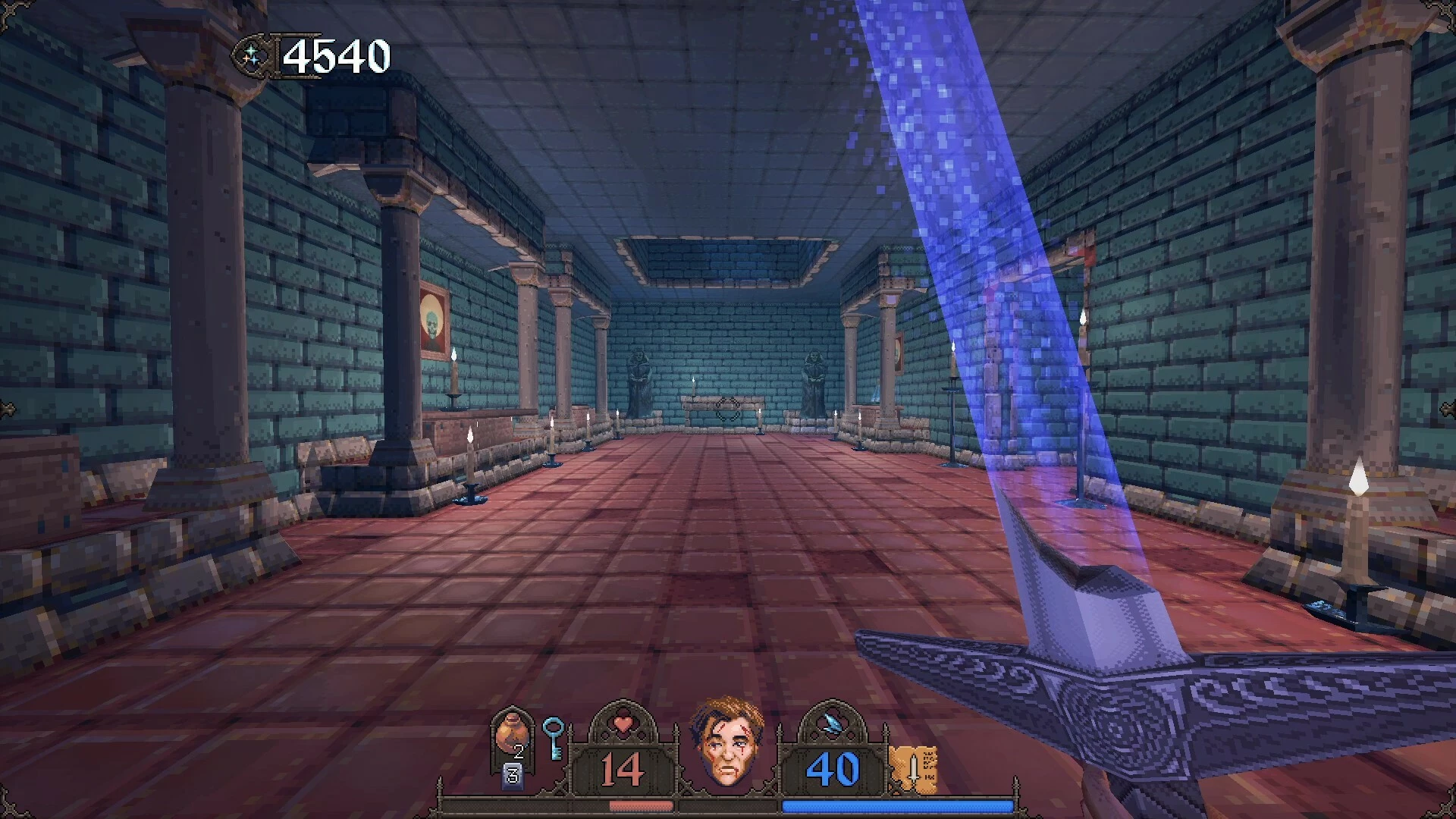Select the sword scroll icon
This screenshot has width=1456, height=819.
coord(915,768)
